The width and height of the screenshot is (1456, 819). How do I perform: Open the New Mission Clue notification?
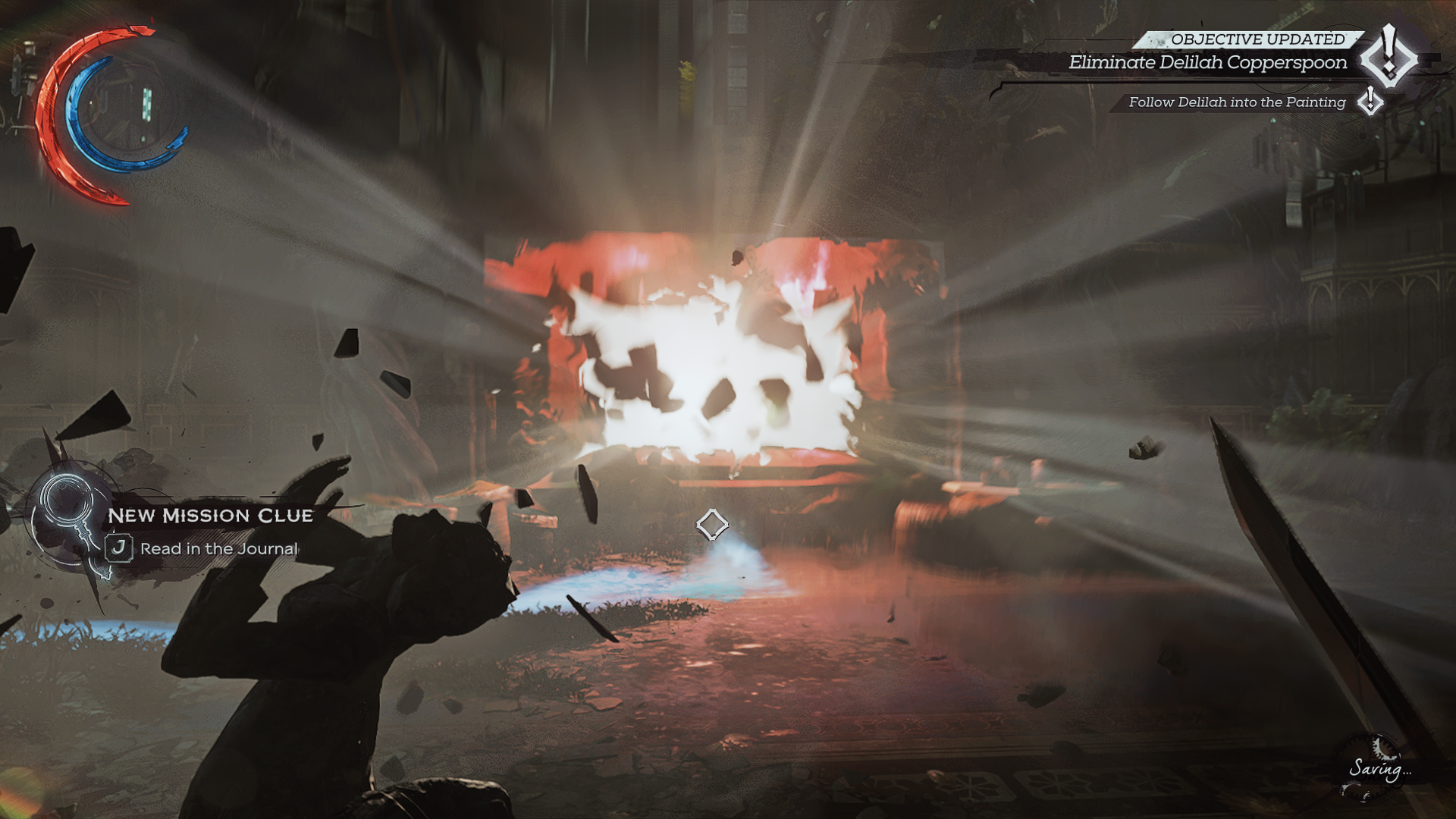pyautogui.click(x=210, y=516)
